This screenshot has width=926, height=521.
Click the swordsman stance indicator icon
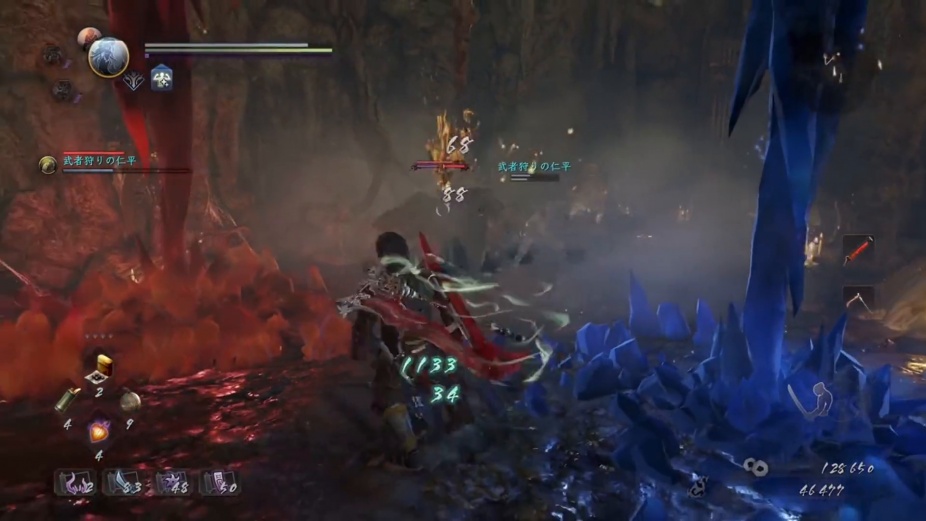[x=808, y=398]
